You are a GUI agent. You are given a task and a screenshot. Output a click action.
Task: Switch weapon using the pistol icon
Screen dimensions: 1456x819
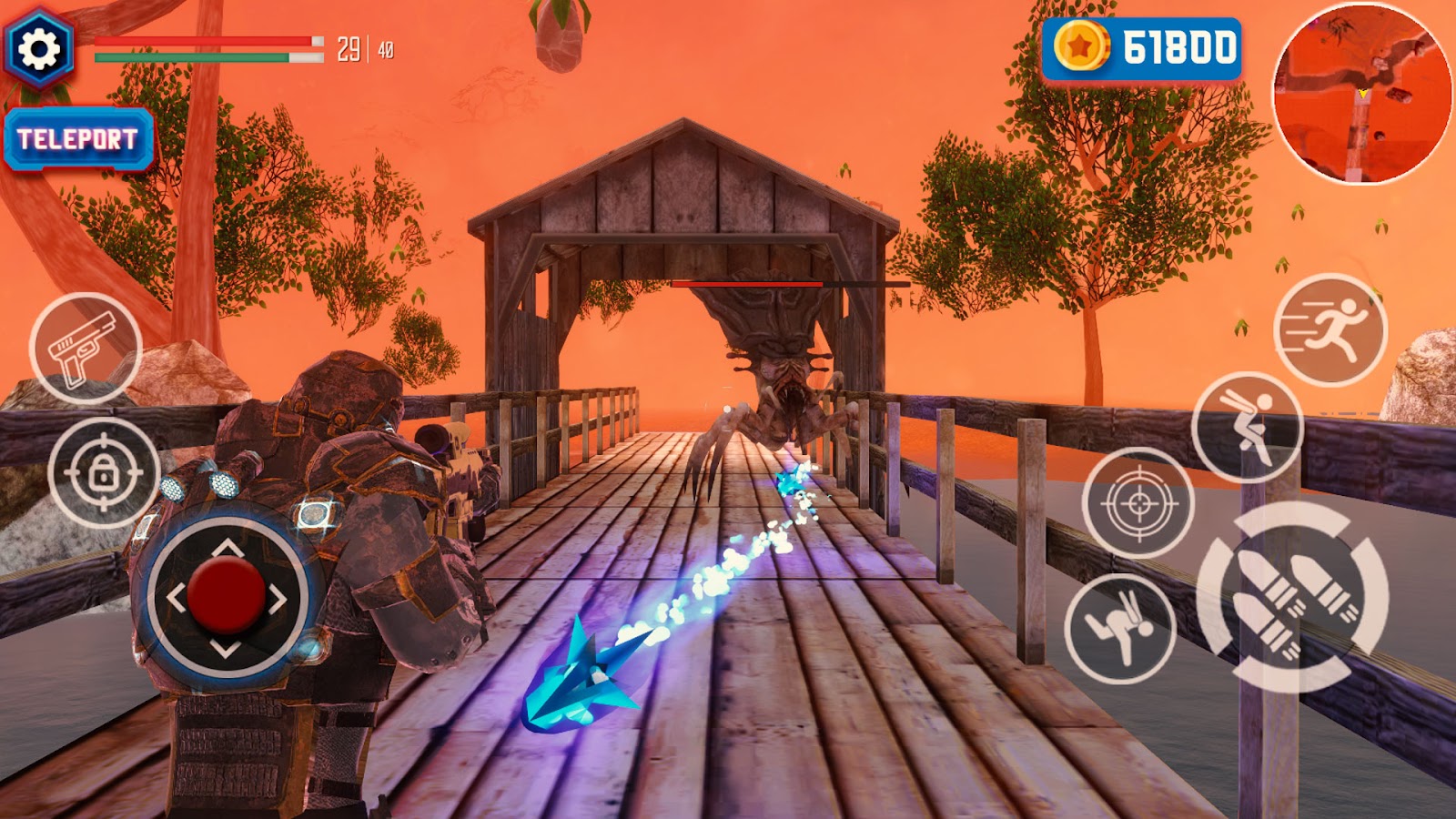(86, 349)
